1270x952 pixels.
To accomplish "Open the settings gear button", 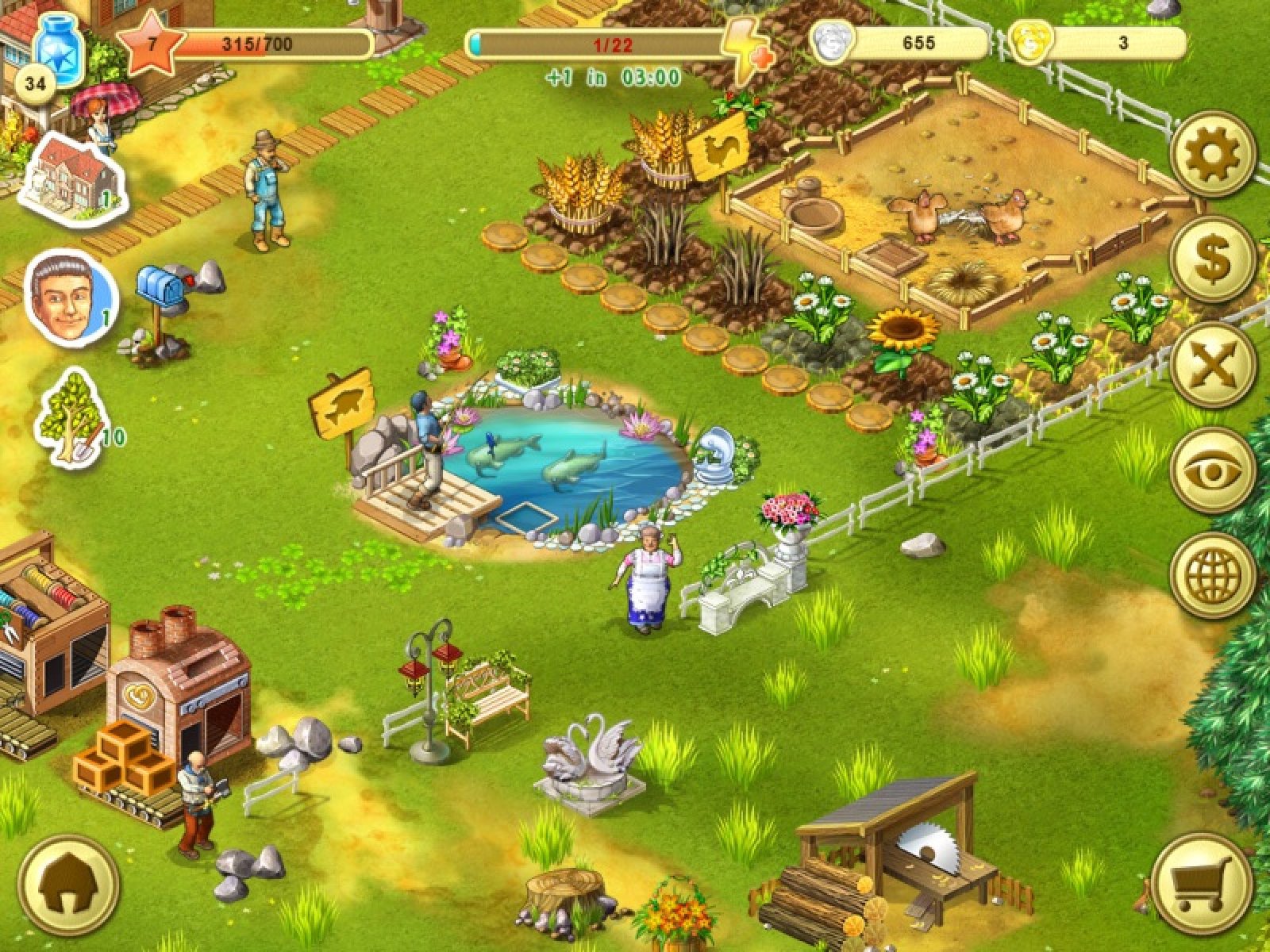I will coord(1212,155).
